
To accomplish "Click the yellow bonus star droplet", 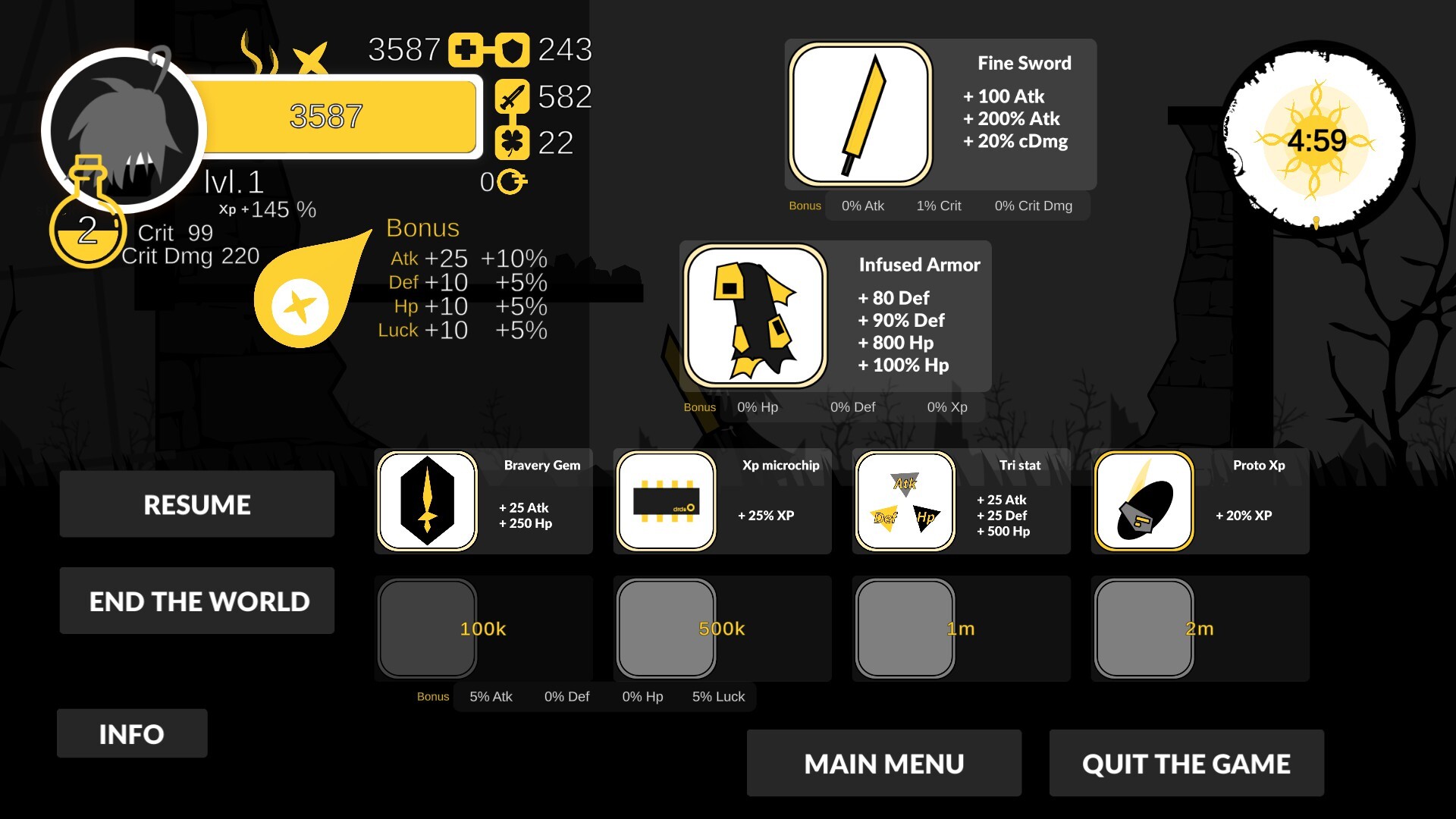I will (x=300, y=305).
